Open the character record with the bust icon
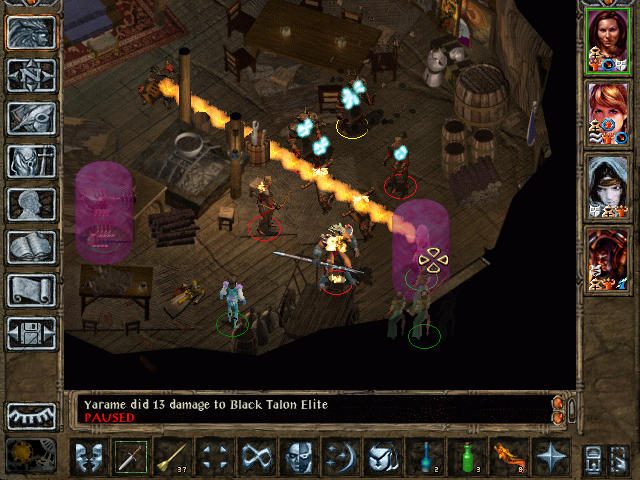This screenshot has width=640, height=480. click(x=32, y=204)
